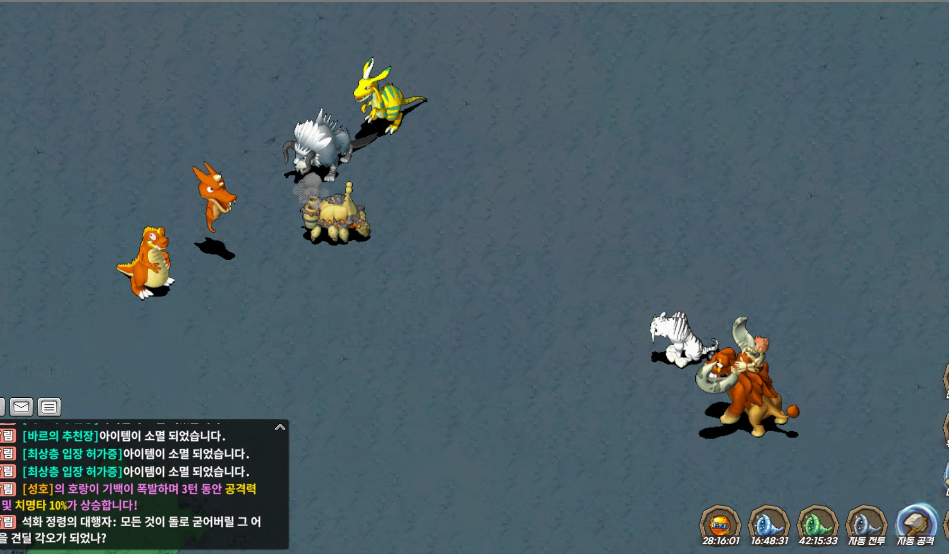Image resolution: width=949 pixels, height=554 pixels.
Task: Open the mail envelope button
Action: tap(21, 407)
